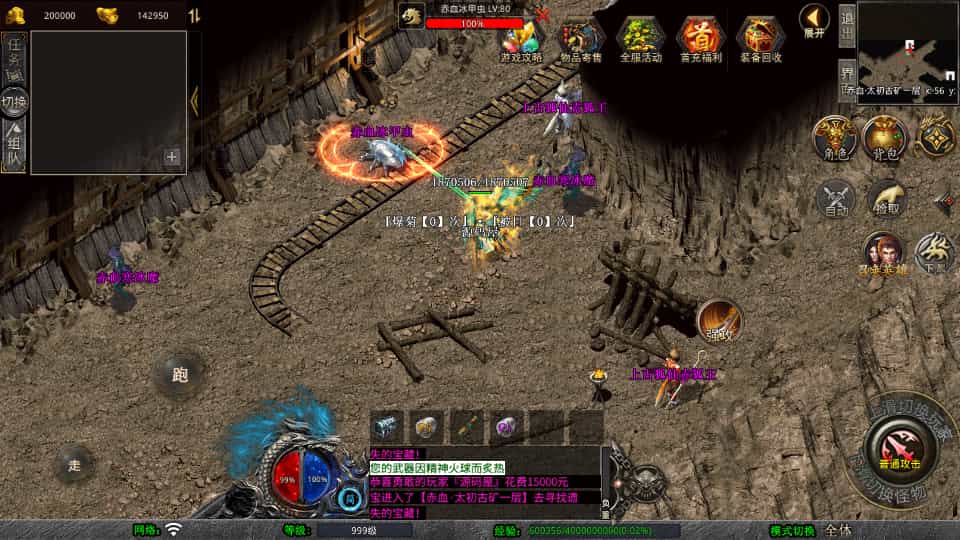Open the 首充福利 first recharge bonus
The height and width of the screenshot is (540, 960).
(700, 40)
